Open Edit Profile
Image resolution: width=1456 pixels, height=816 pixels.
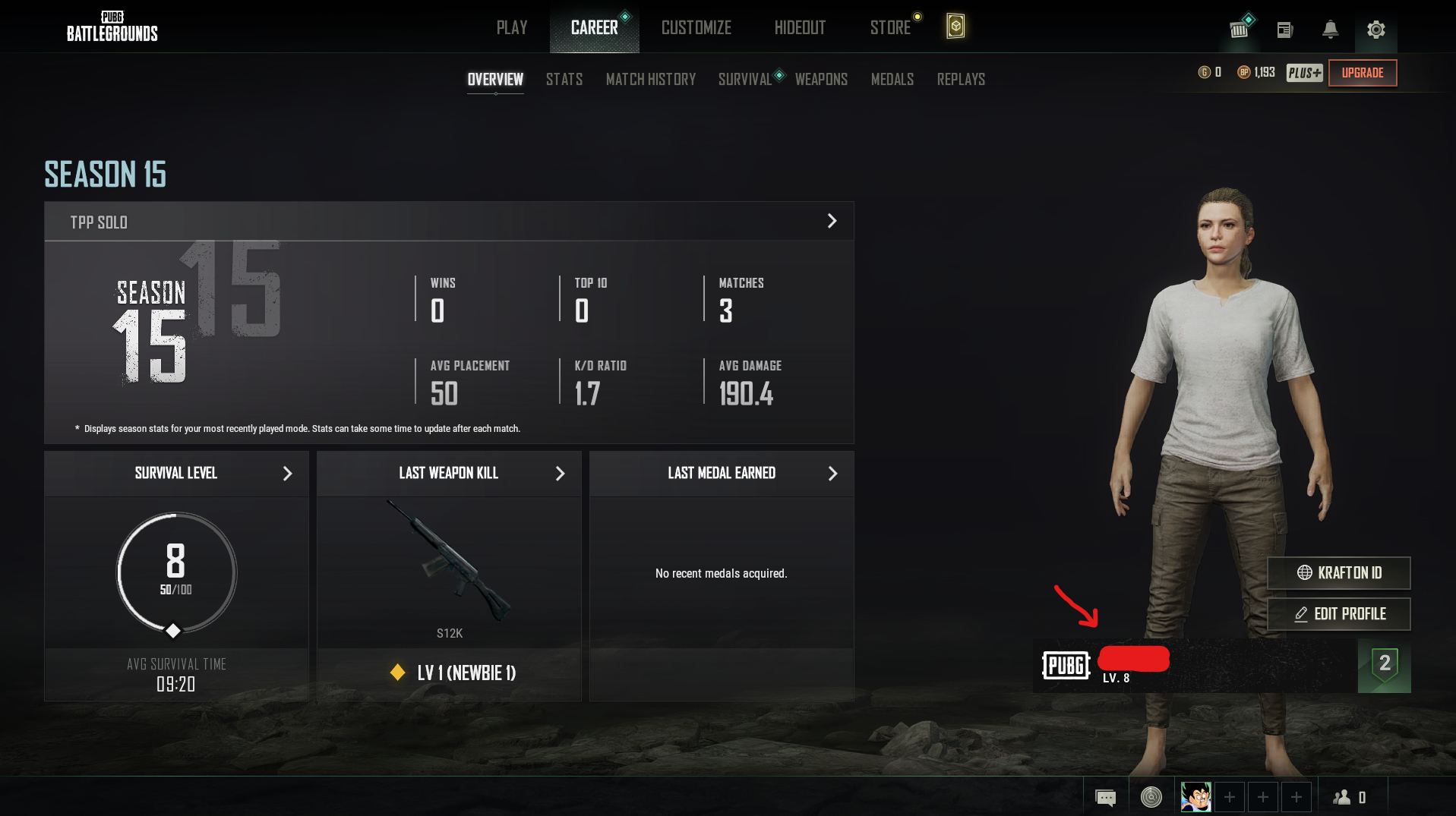click(1338, 614)
